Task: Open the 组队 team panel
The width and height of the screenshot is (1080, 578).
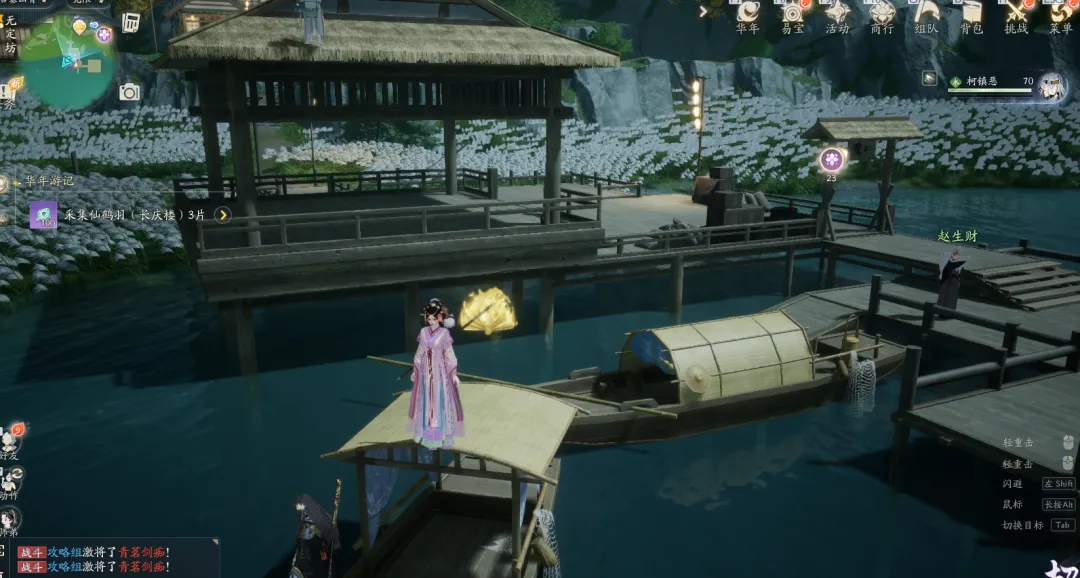Action: point(927,13)
